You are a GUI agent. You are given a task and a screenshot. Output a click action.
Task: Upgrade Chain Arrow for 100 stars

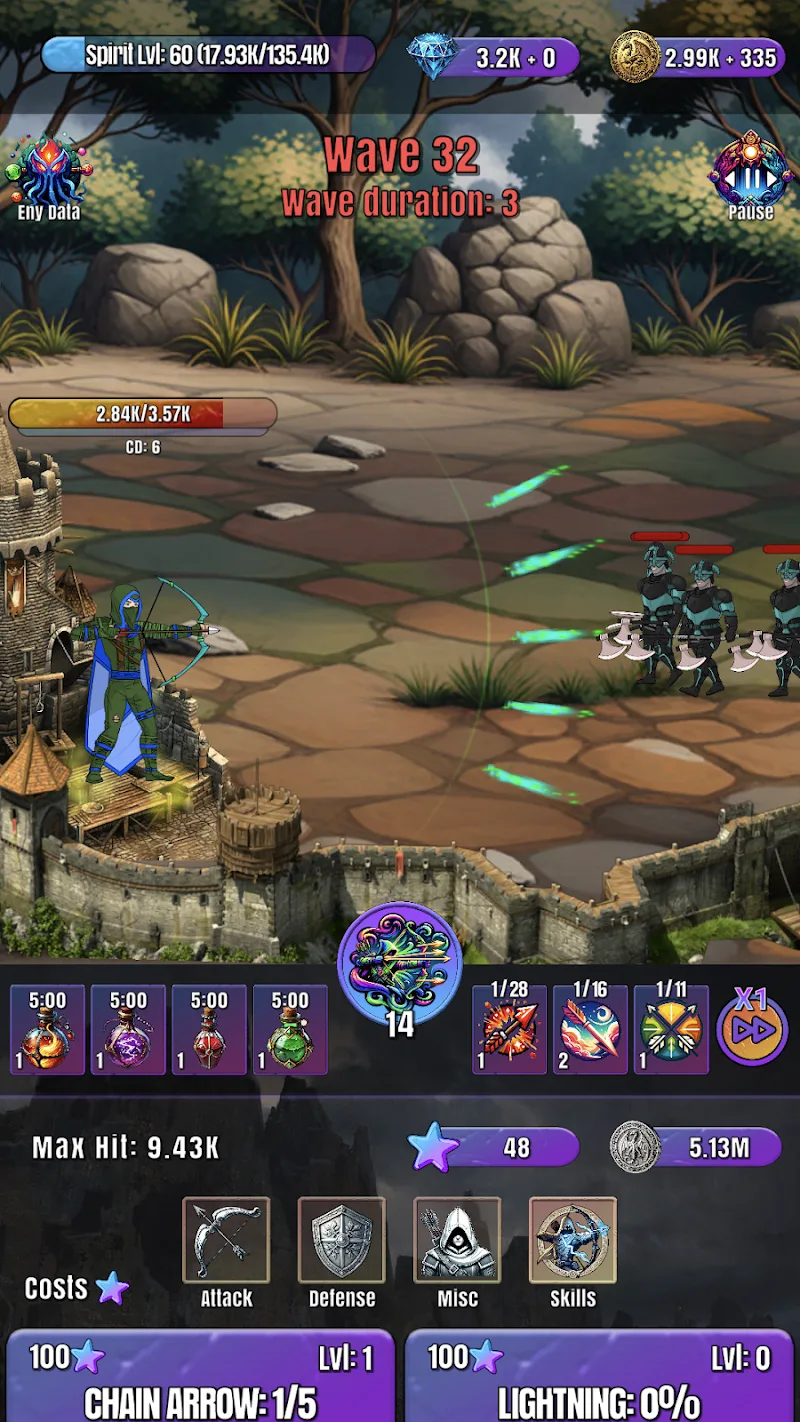coord(200,1378)
